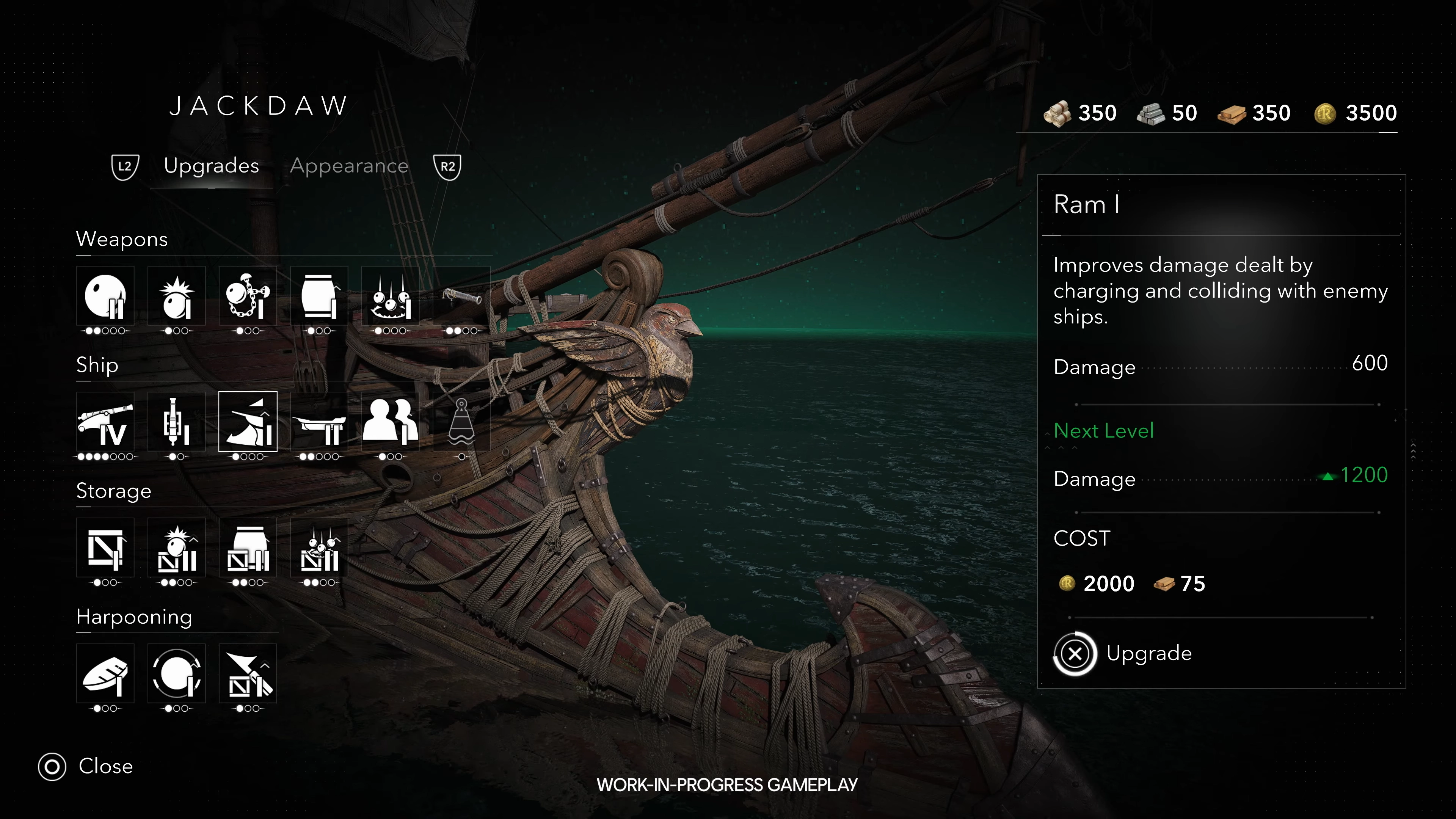1456x819 pixels.
Task: Select the Upgrades tab
Action: click(x=212, y=166)
